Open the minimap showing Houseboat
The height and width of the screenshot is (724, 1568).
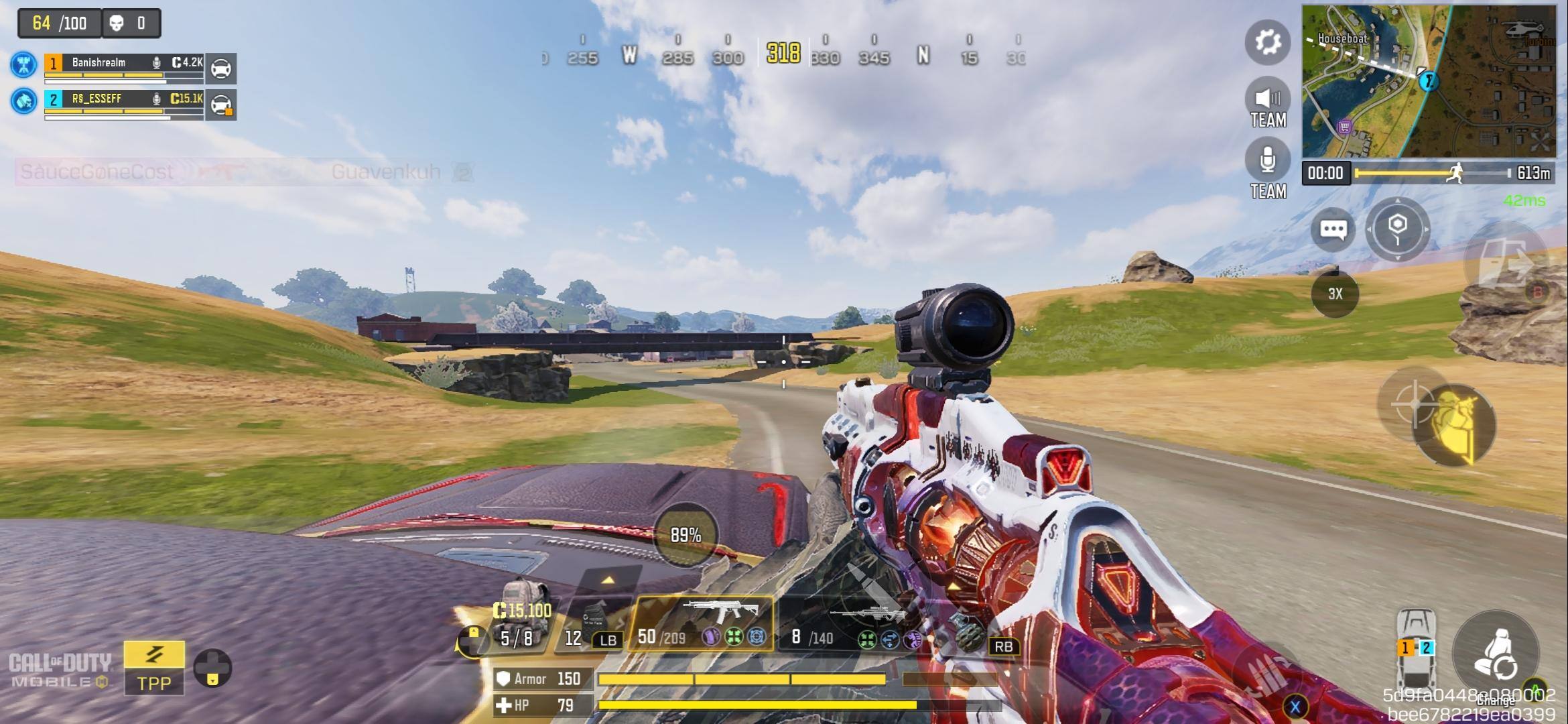1428,81
